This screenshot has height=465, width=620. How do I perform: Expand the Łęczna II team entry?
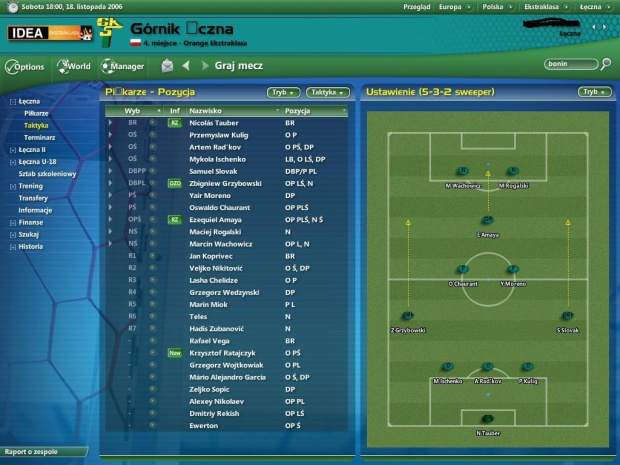point(32,149)
